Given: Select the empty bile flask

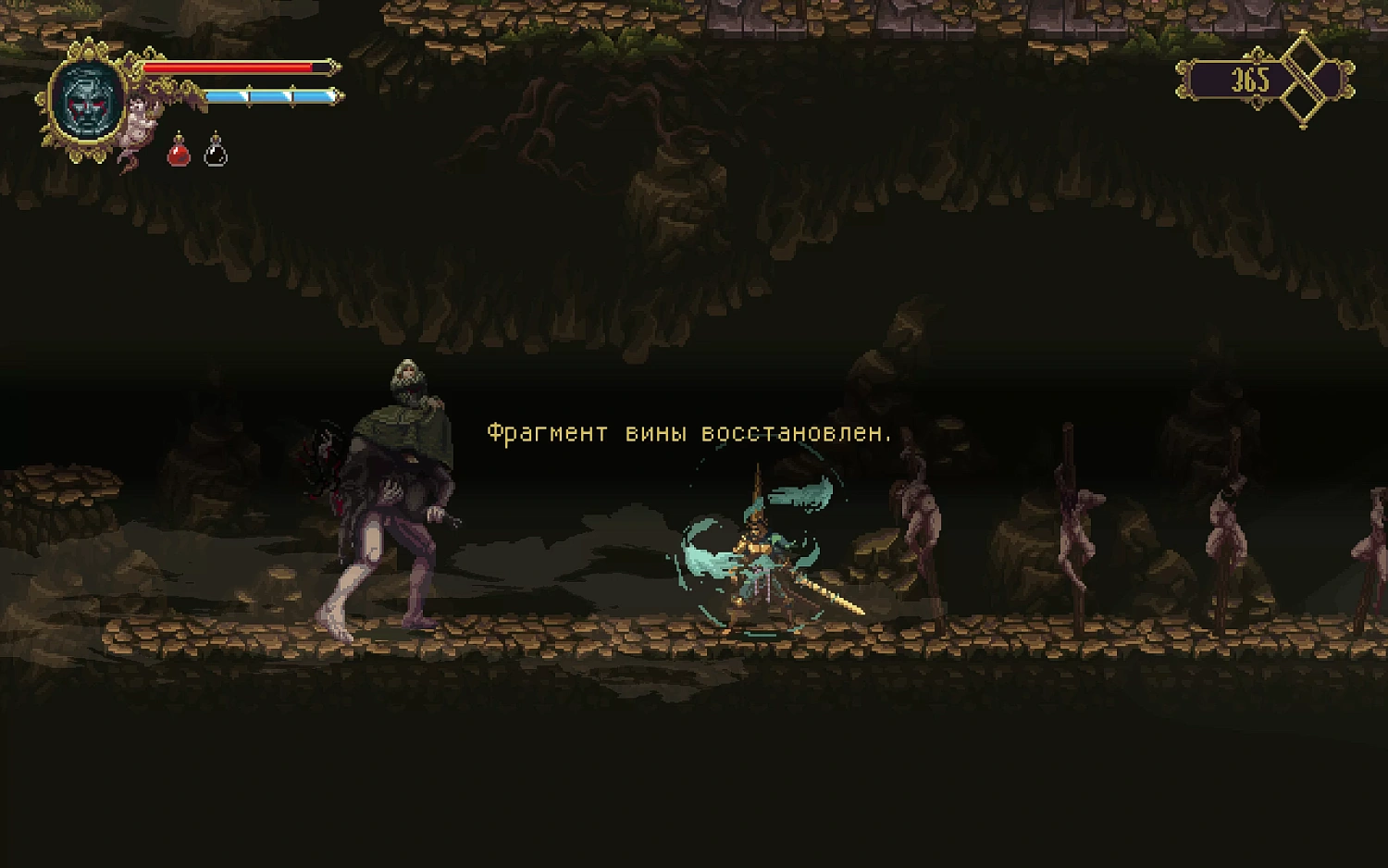Looking at the screenshot, I should click(x=216, y=151).
